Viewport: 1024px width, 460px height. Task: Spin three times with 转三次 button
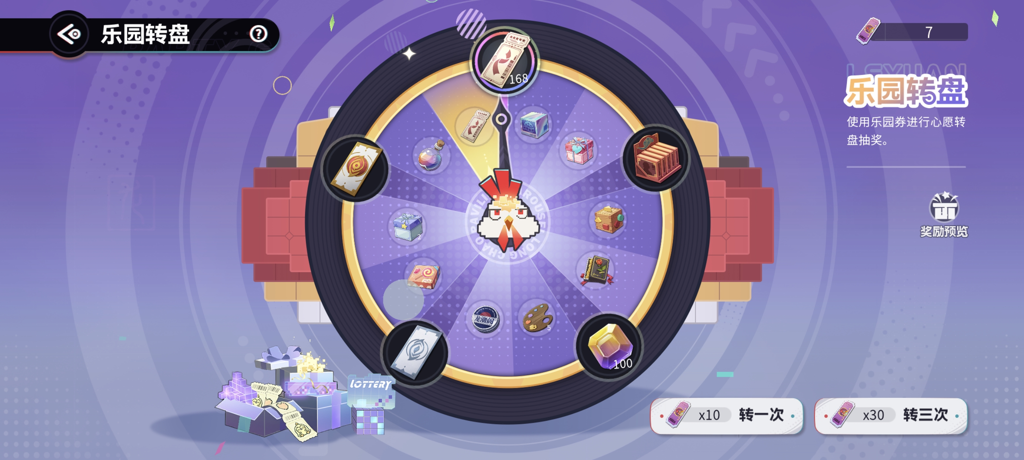point(890,414)
